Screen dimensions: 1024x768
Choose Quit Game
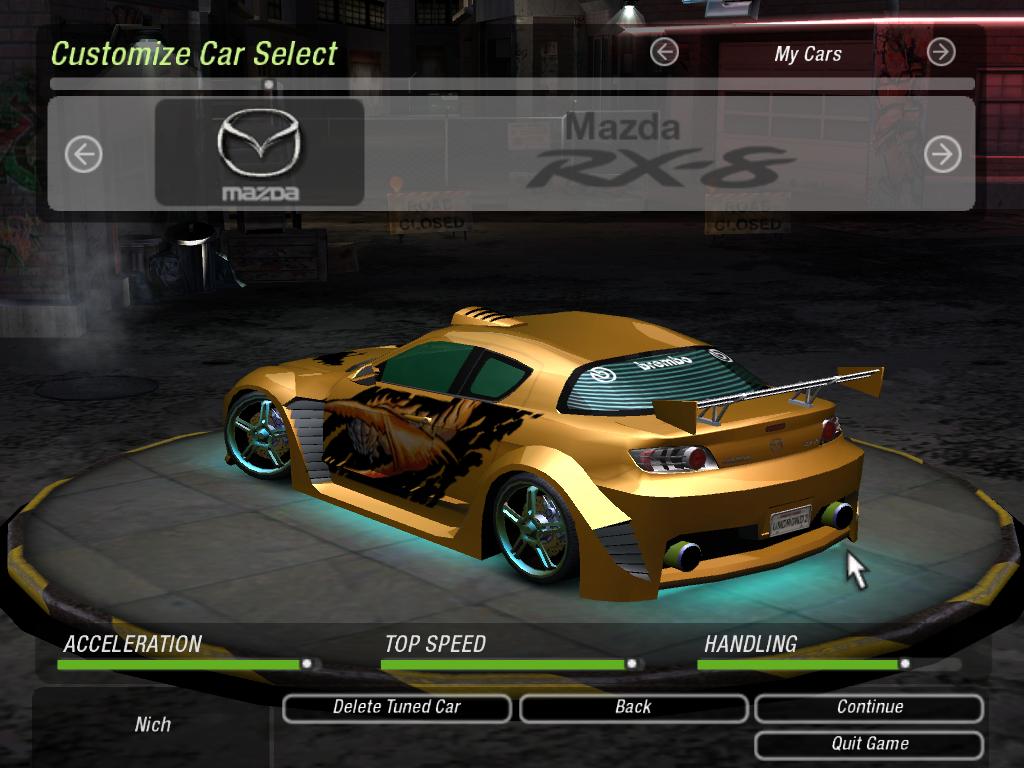(869, 745)
